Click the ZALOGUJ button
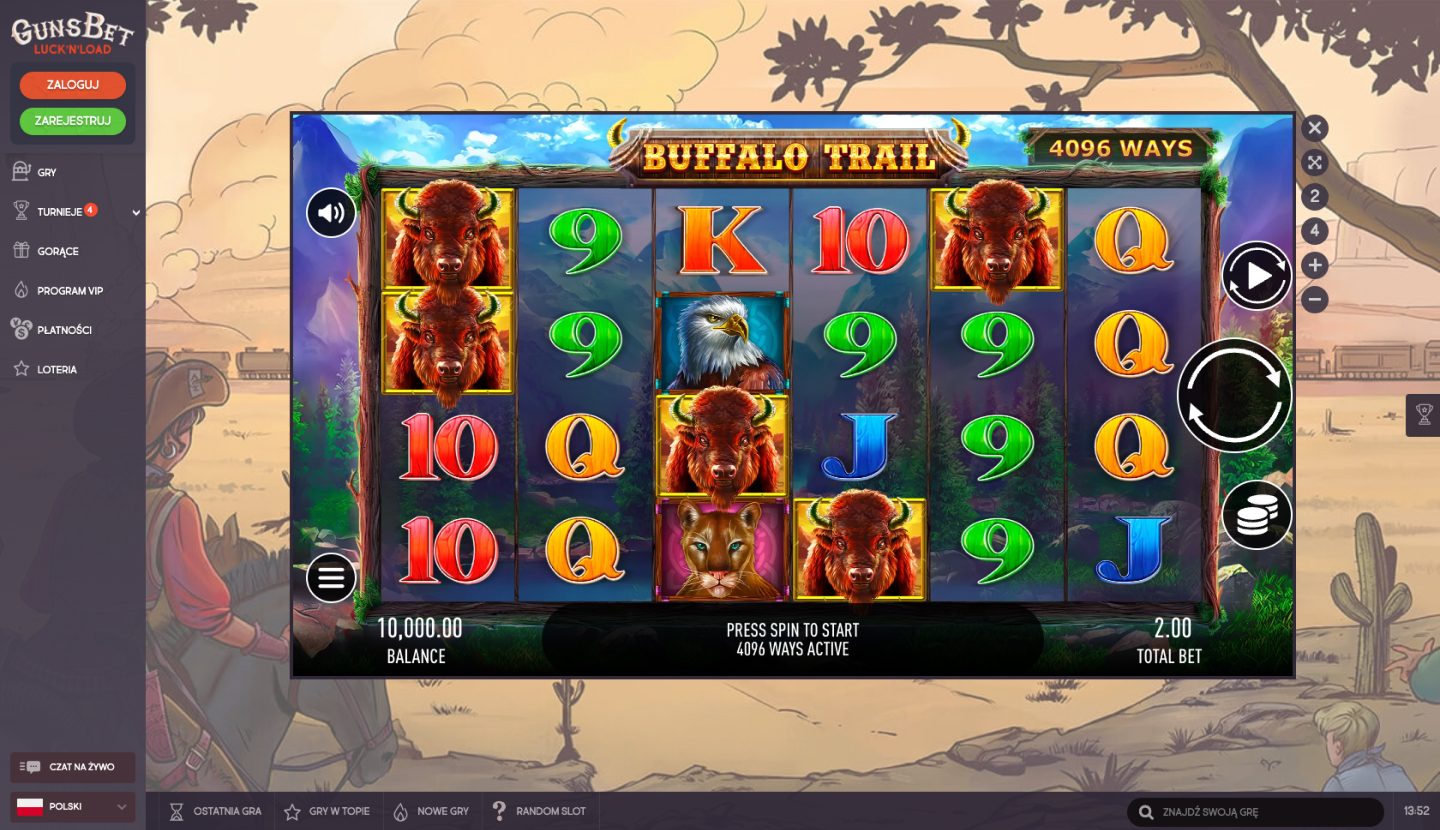The height and width of the screenshot is (830, 1440). [x=71, y=85]
